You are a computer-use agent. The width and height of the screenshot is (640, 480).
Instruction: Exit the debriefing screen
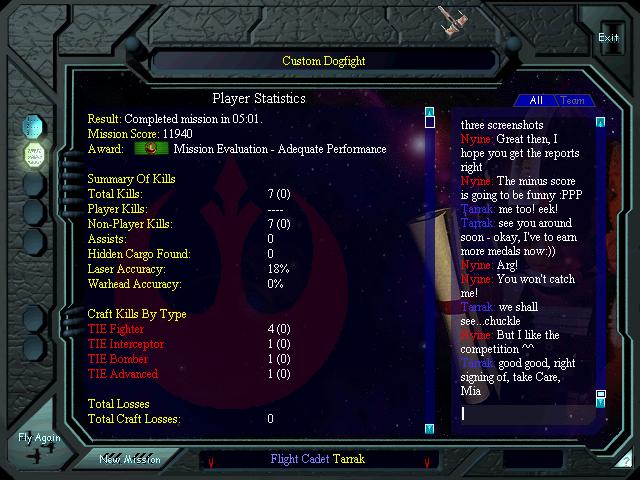pyautogui.click(x=608, y=38)
